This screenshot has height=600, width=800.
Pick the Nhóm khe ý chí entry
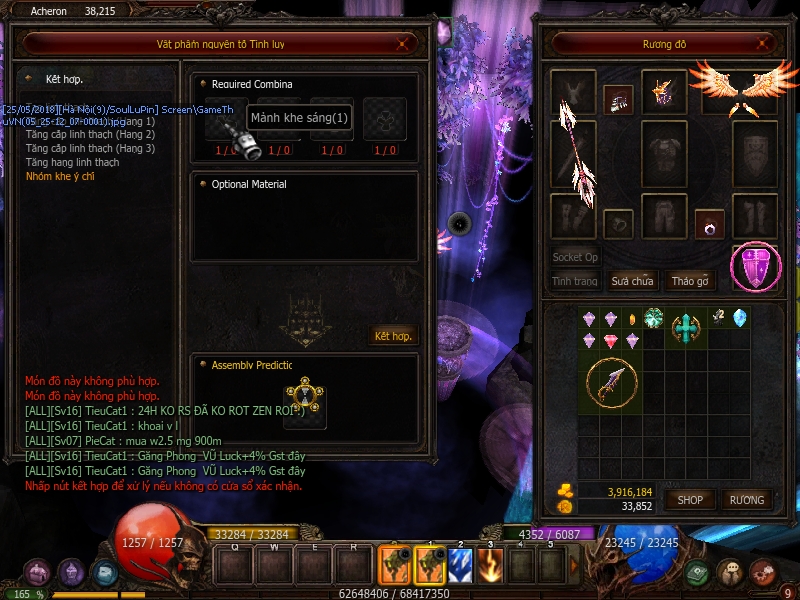[60, 176]
